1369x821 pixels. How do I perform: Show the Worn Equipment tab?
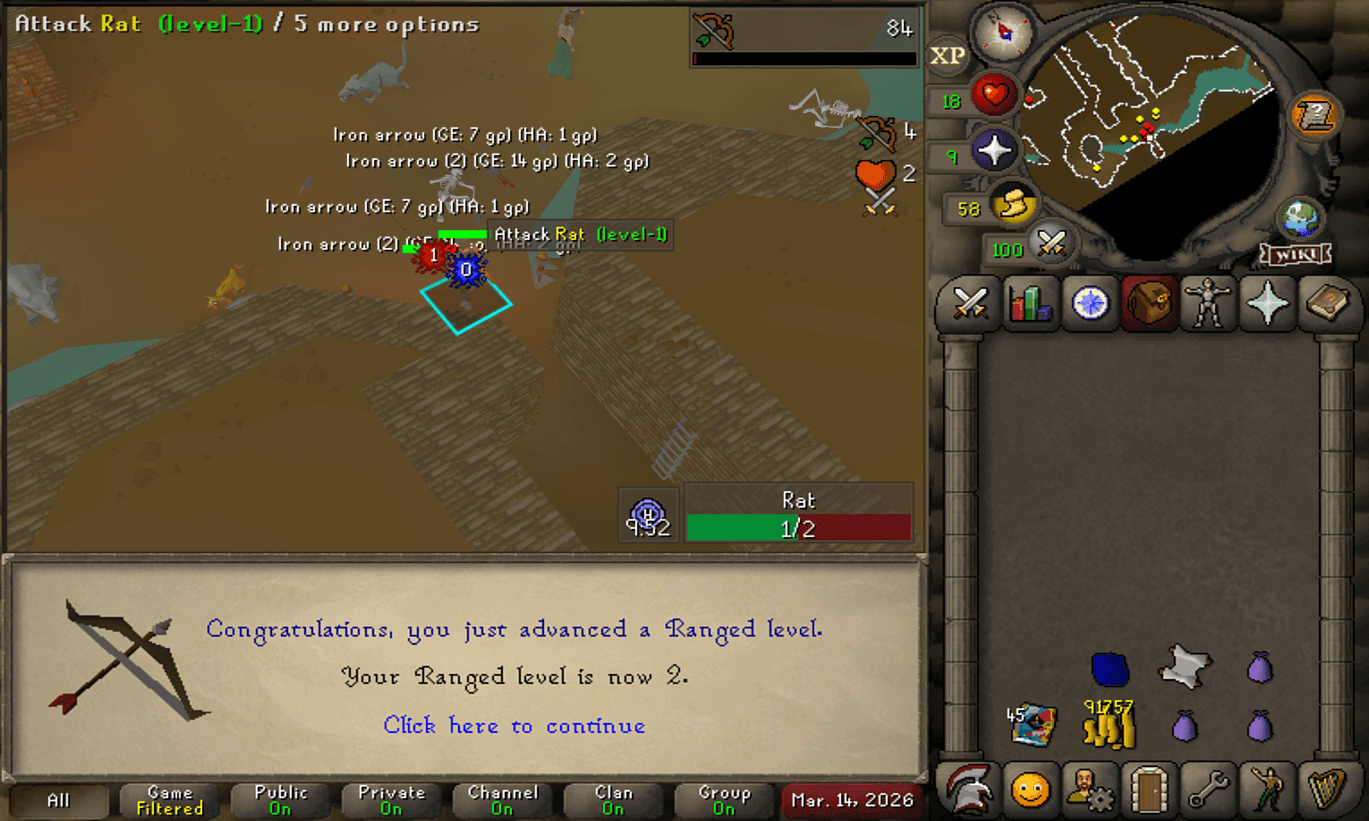1209,303
